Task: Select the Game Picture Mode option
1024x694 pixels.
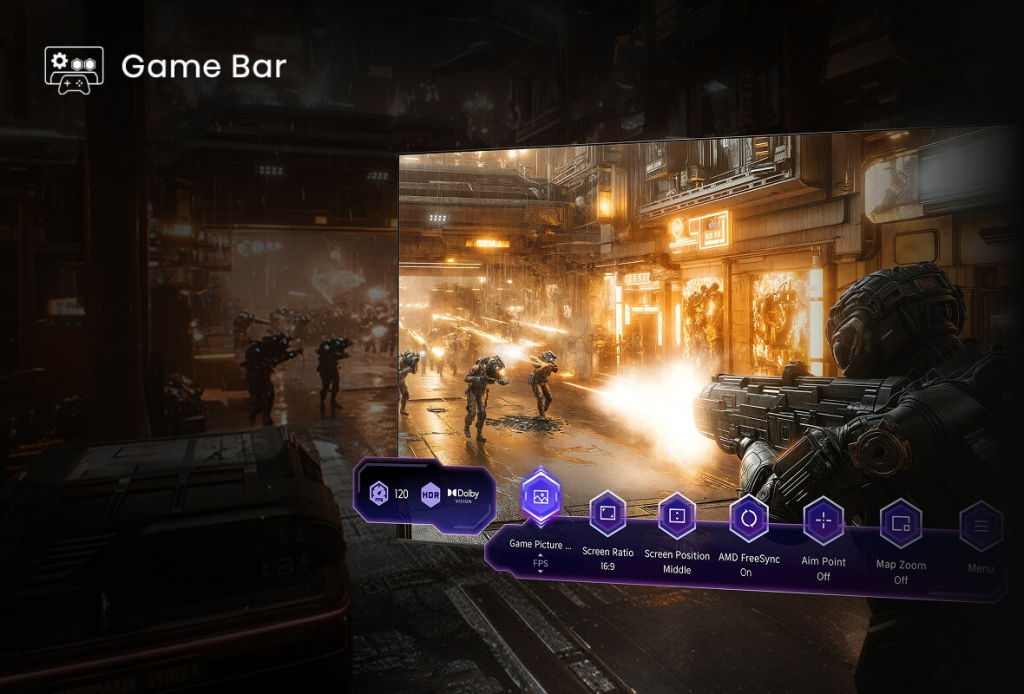Action: pos(541,496)
